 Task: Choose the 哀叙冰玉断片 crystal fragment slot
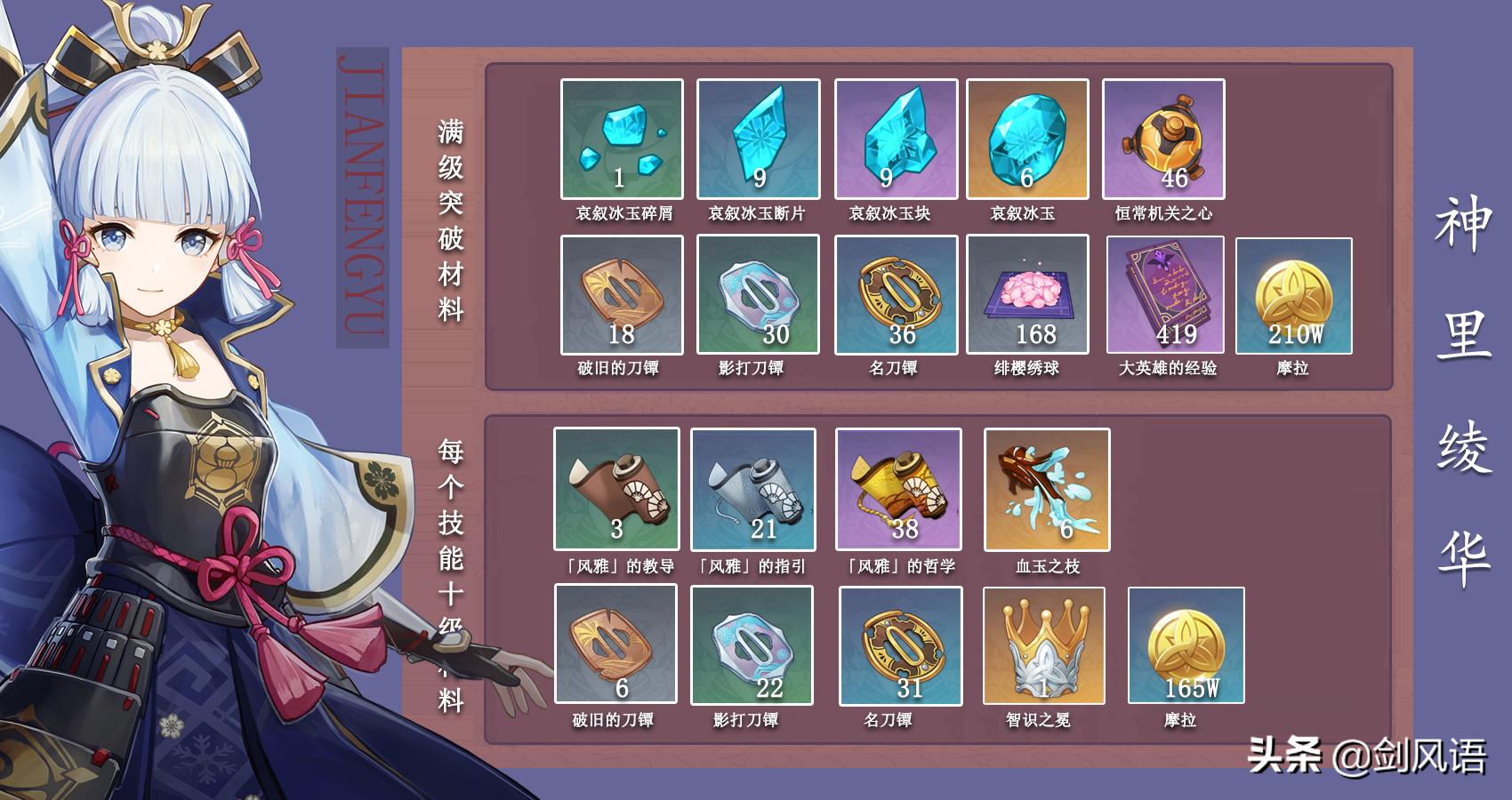pos(758,140)
